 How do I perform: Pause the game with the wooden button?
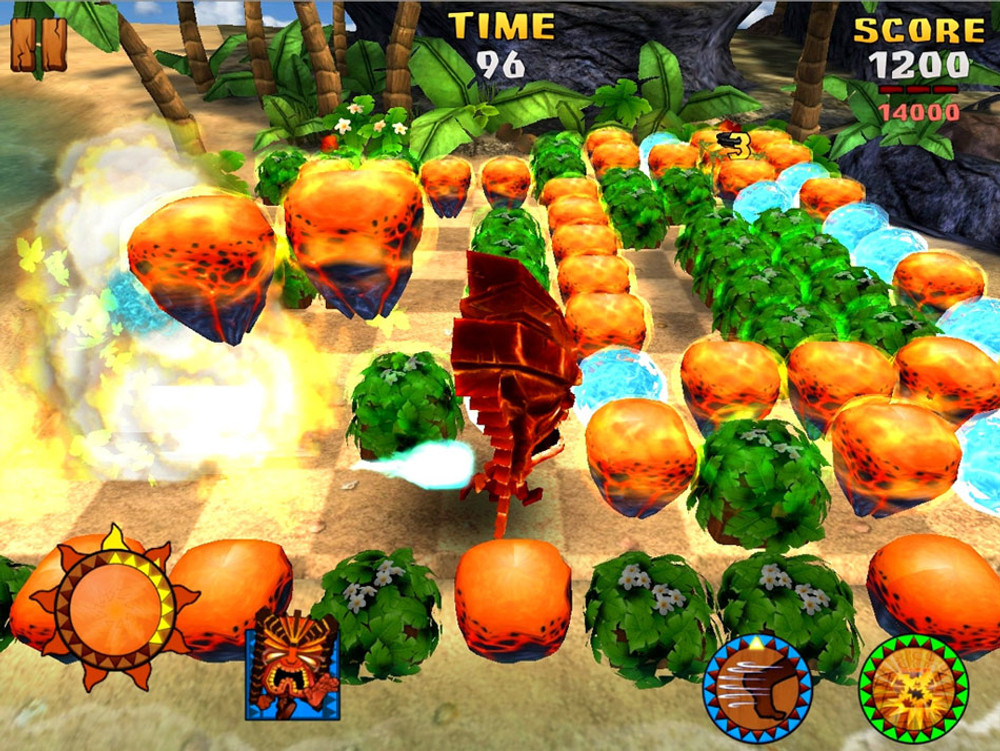38,44
